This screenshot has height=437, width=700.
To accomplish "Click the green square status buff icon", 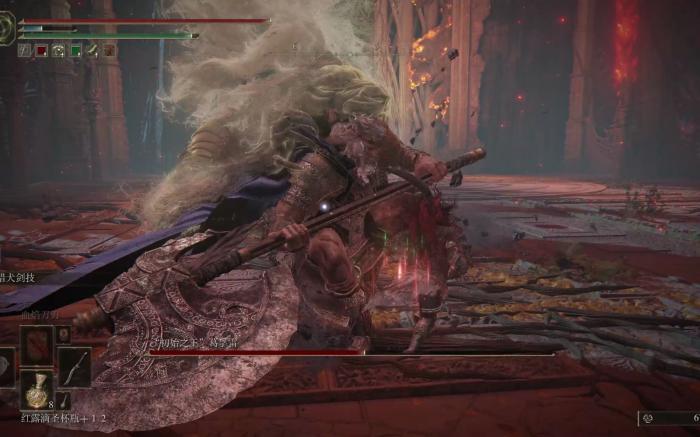I will (76, 50).
